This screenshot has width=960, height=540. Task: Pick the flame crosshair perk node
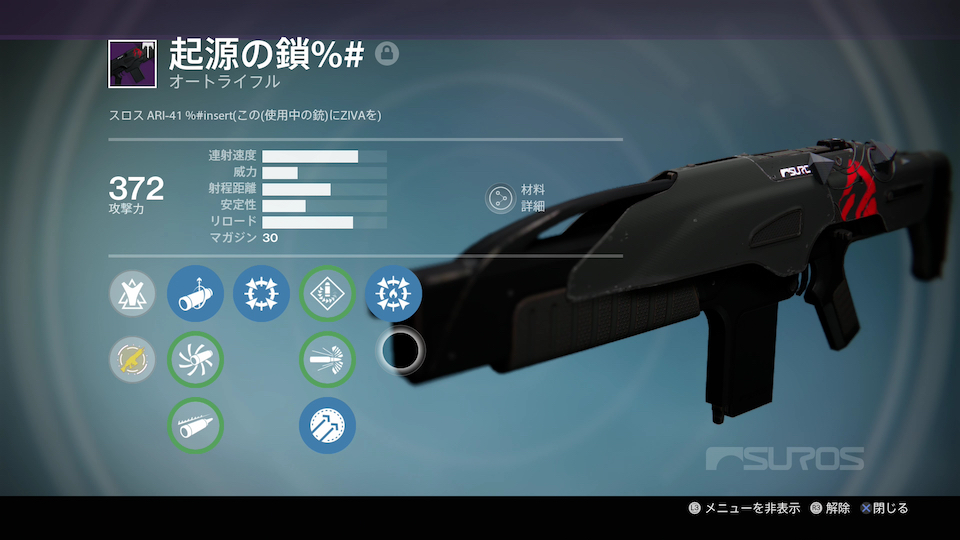point(393,294)
